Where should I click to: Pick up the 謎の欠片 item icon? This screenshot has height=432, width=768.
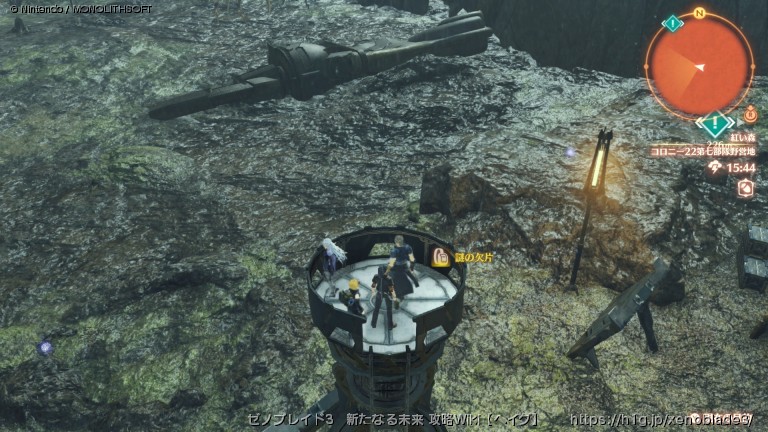point(439,257)
